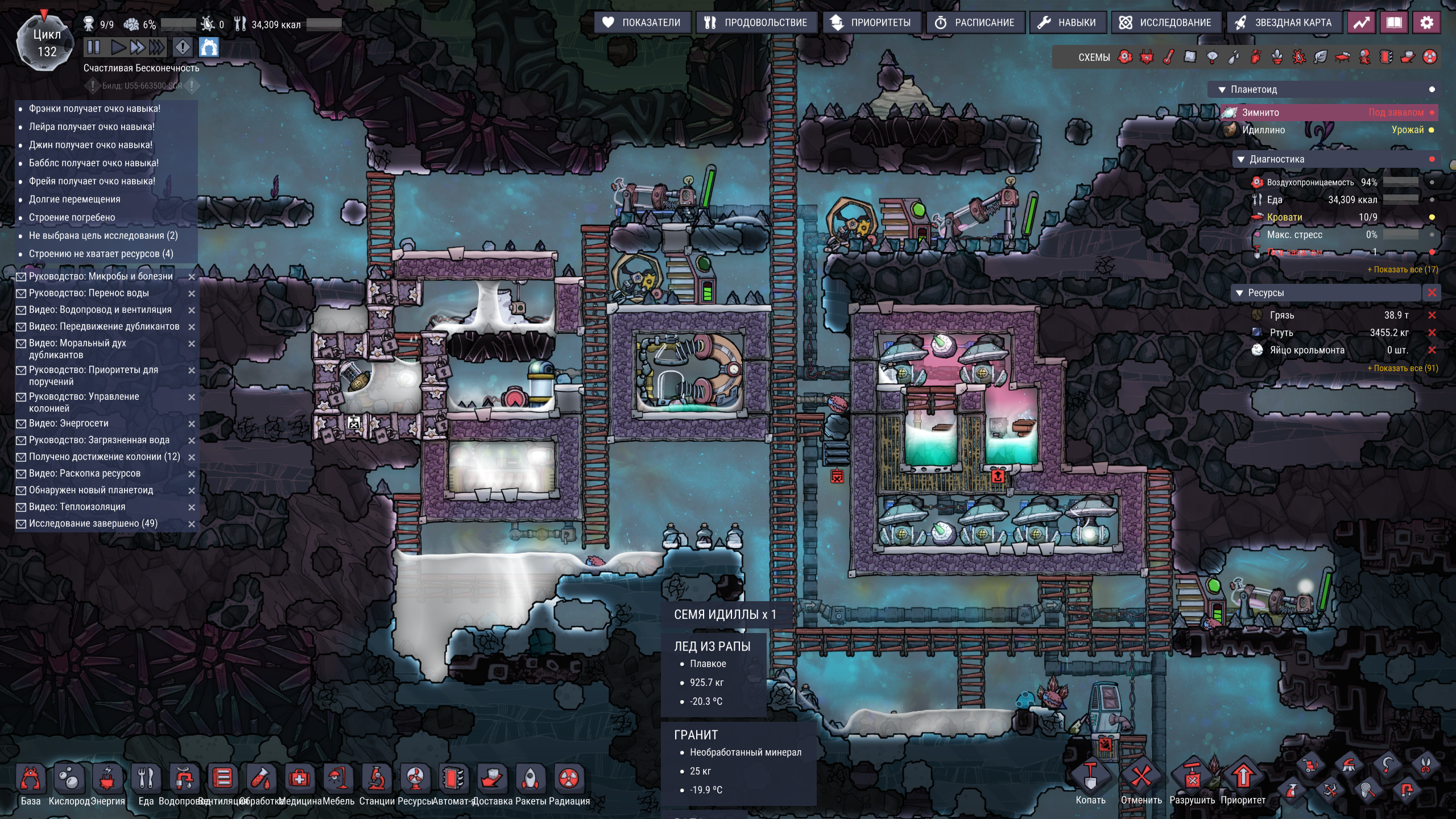
Task: Open the Продовольствие food menu
Action: coord(756,23)
